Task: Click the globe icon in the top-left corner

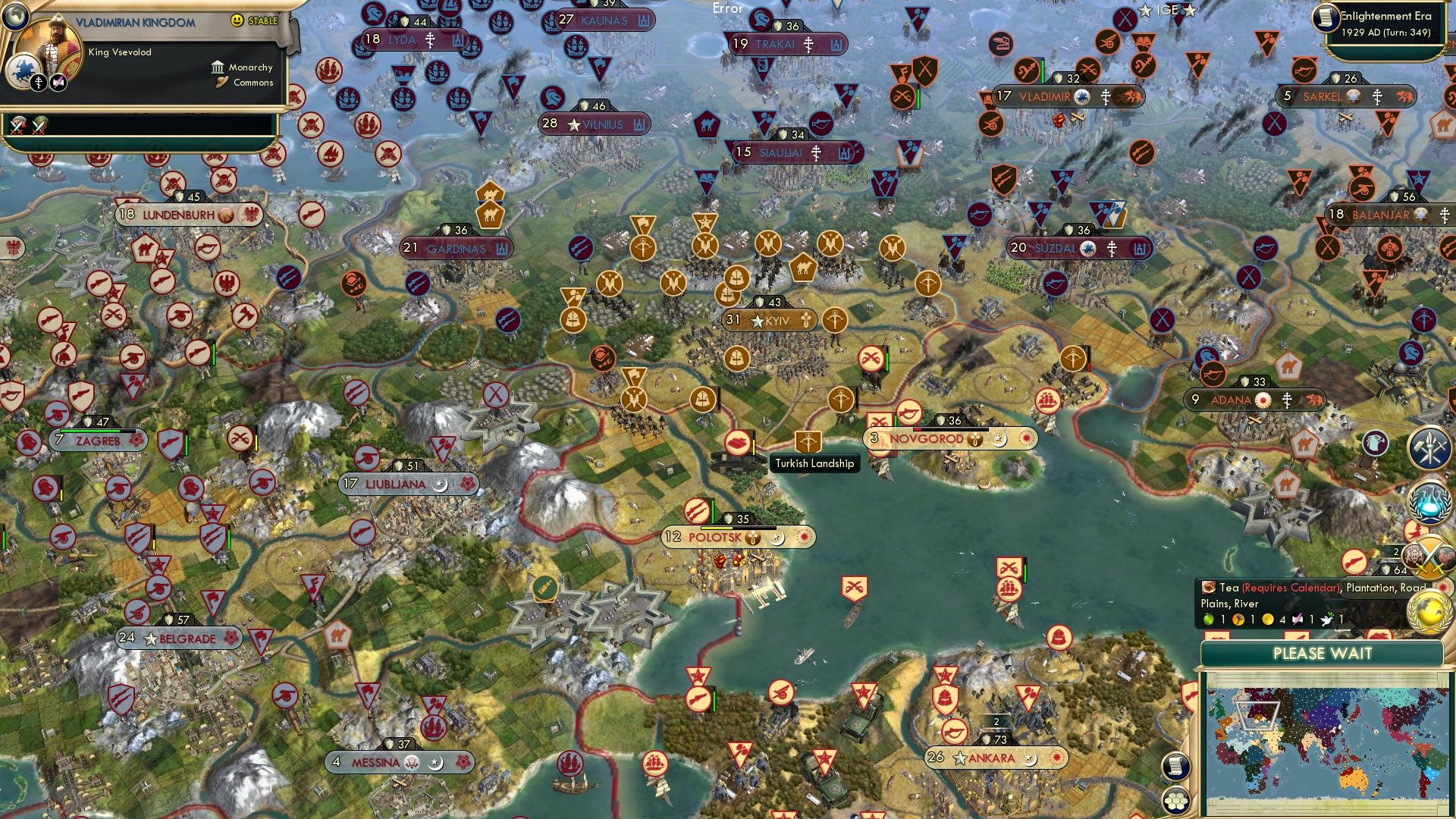Action: 15,17
